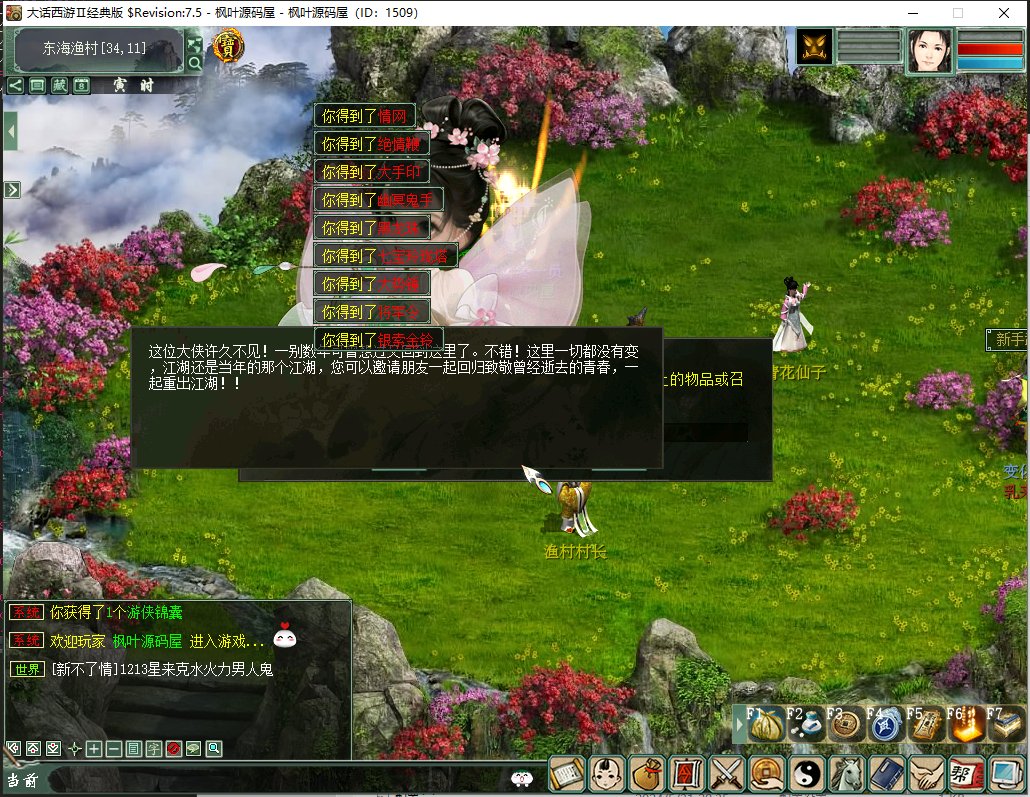Click the share icon under the location panel
The width and height of the screenshot is (1030, 797).
tap(15, 85)
